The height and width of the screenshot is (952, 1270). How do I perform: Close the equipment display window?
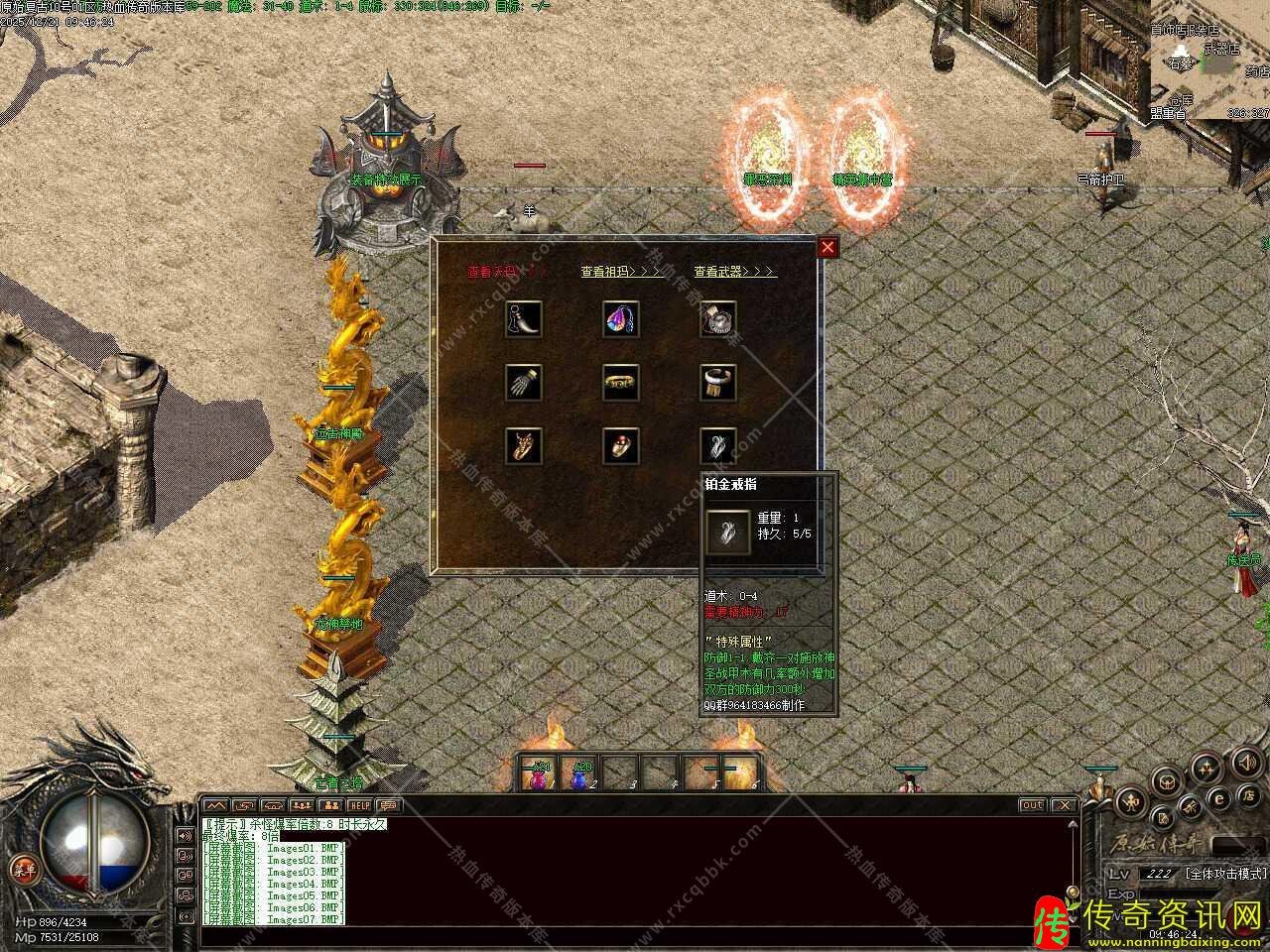(x=827, y=247)
